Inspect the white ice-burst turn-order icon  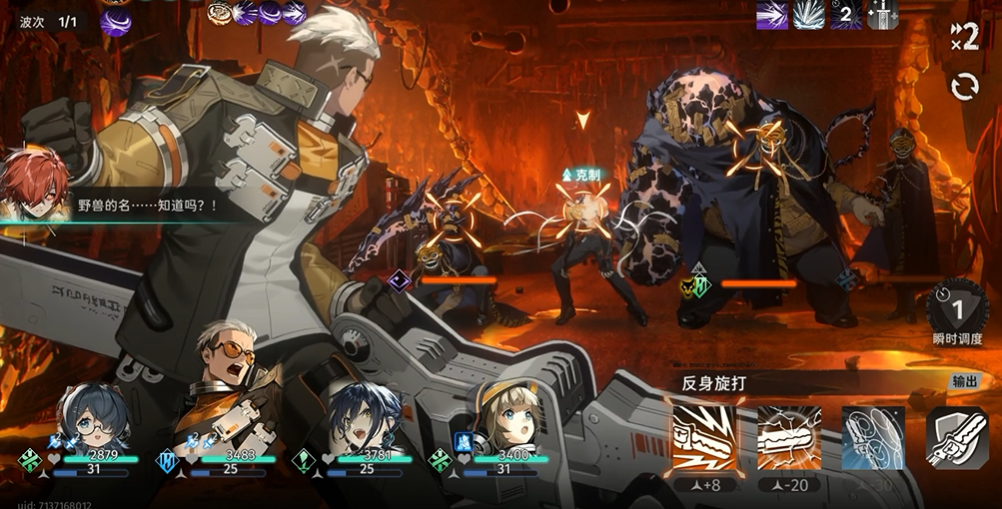coord(808,14)
